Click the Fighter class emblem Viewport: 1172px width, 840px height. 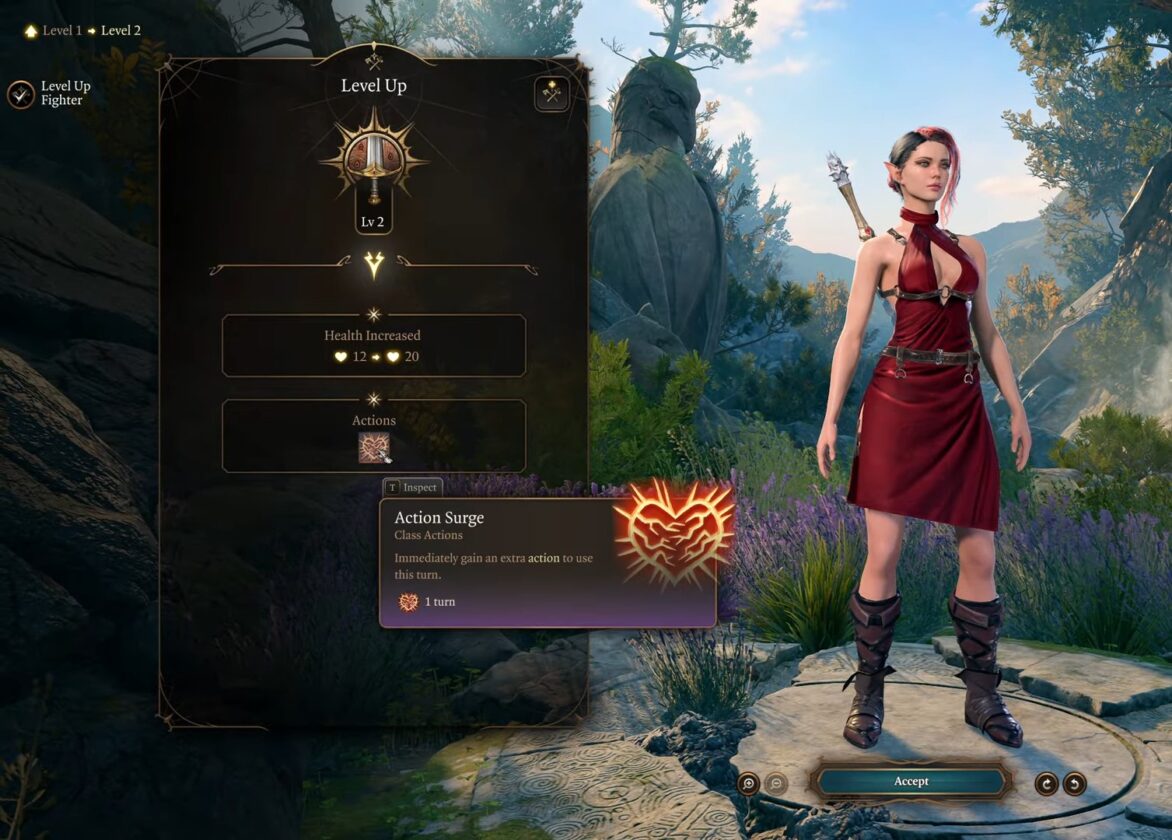click(x=373, y=160)
